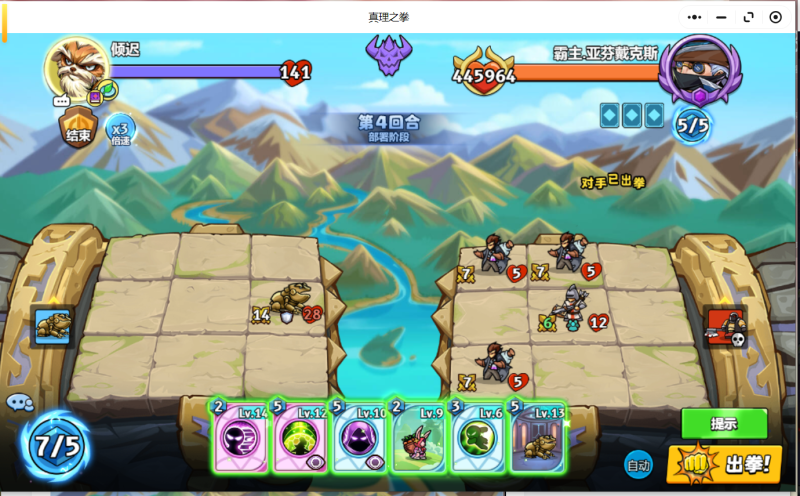Select the Lv.10 hooded figure card

[x=360, y=436]
